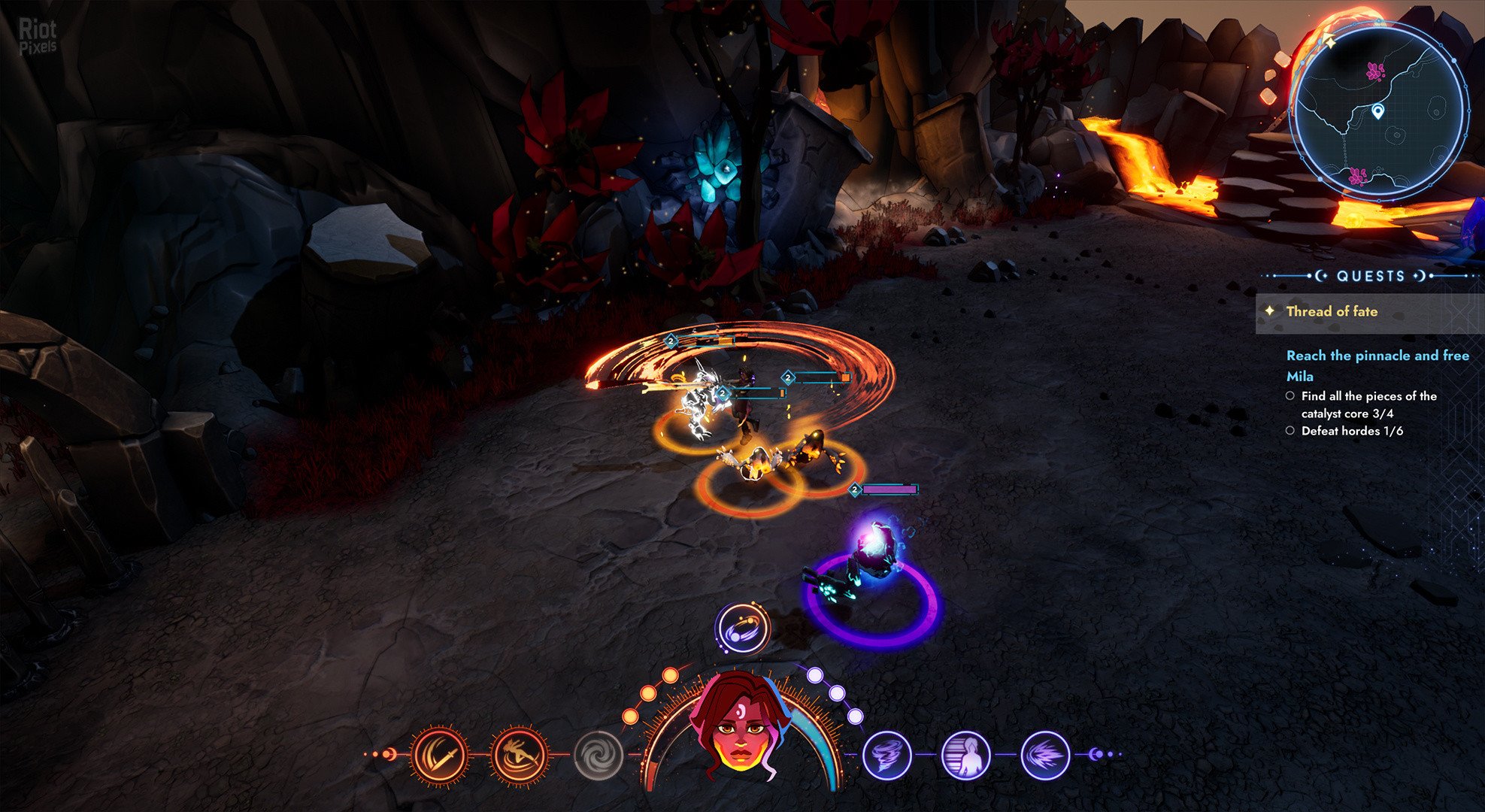Screen dimensions: 1485x812
Task: Click the catalyst core objective entry
Action: click(1368, 404)
